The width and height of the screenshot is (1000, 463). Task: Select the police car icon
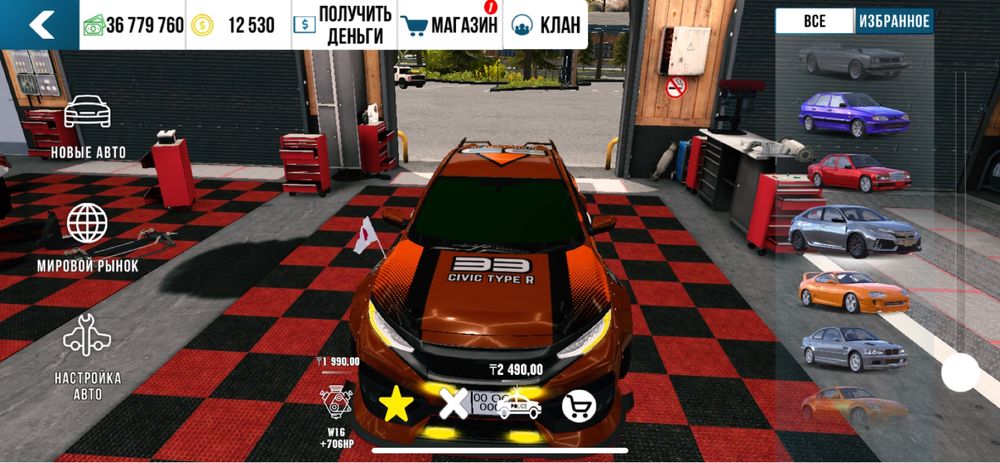(519, 404)
